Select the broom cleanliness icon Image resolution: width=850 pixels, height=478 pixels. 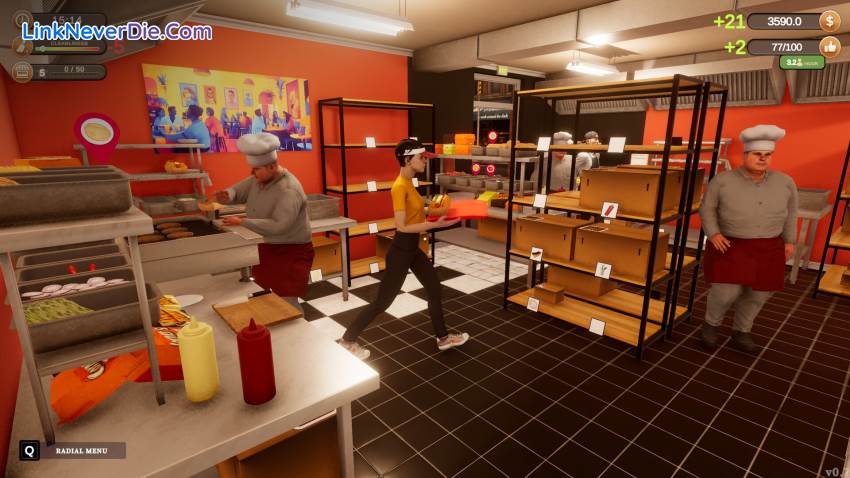click(x=22, y=46)
